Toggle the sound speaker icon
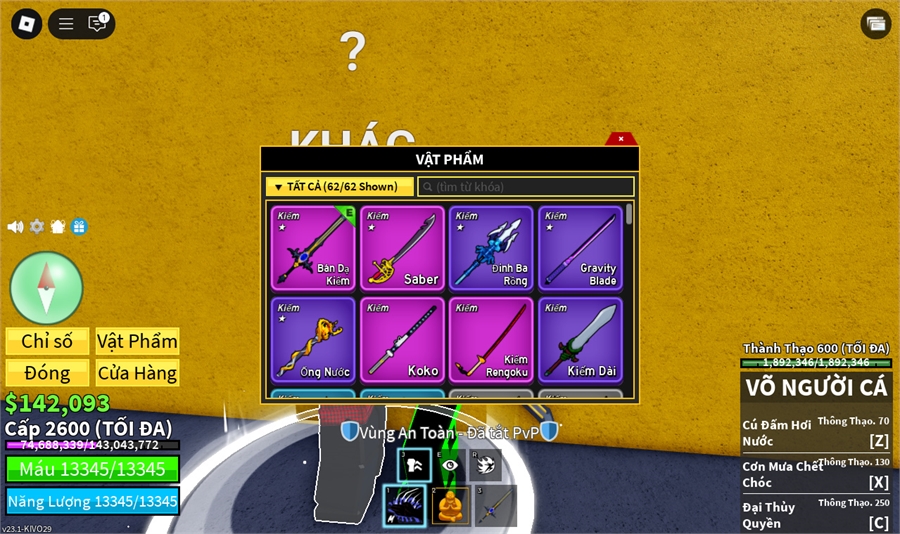 point(15,227)
